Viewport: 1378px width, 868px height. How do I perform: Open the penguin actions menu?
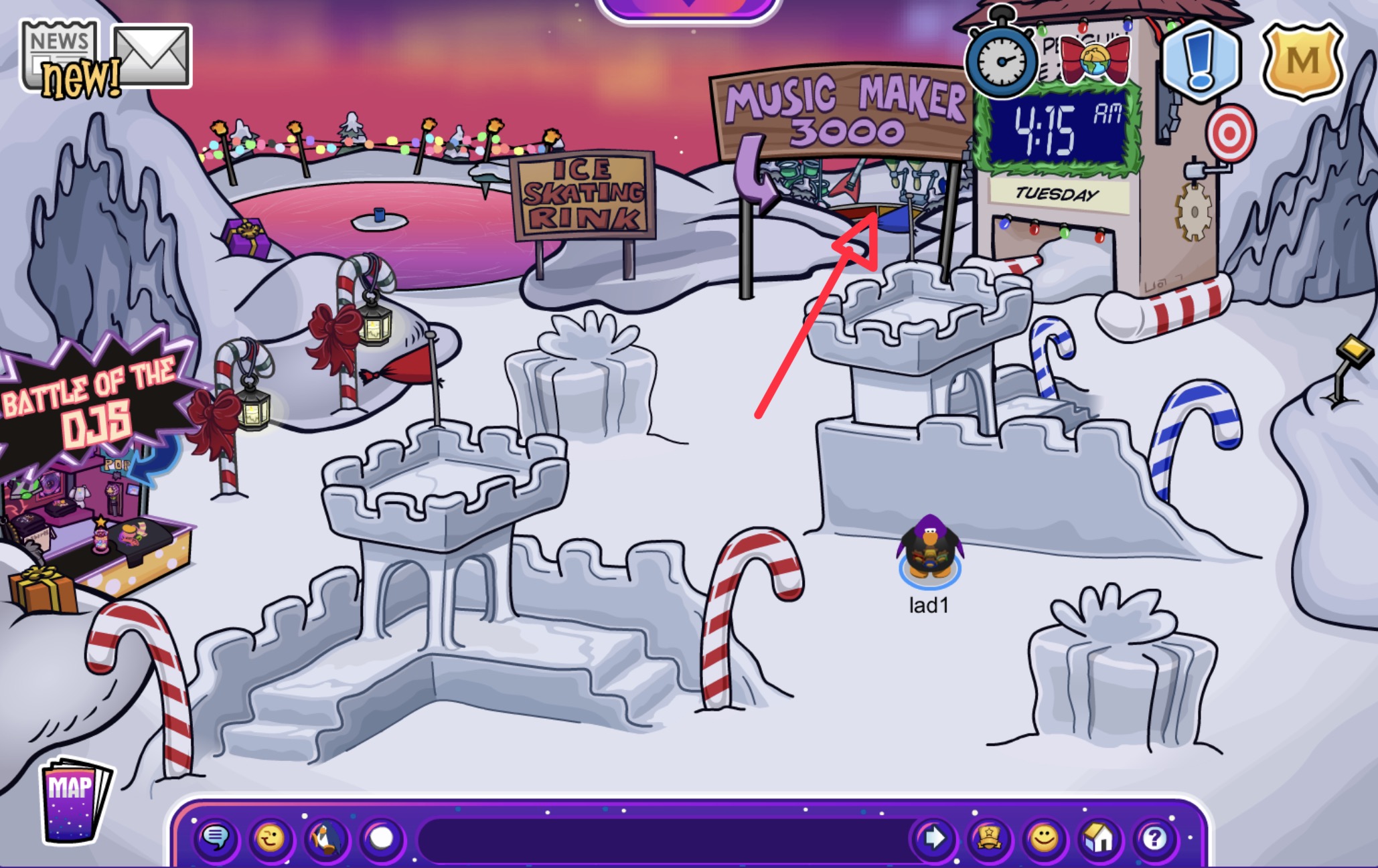point(326,837)
